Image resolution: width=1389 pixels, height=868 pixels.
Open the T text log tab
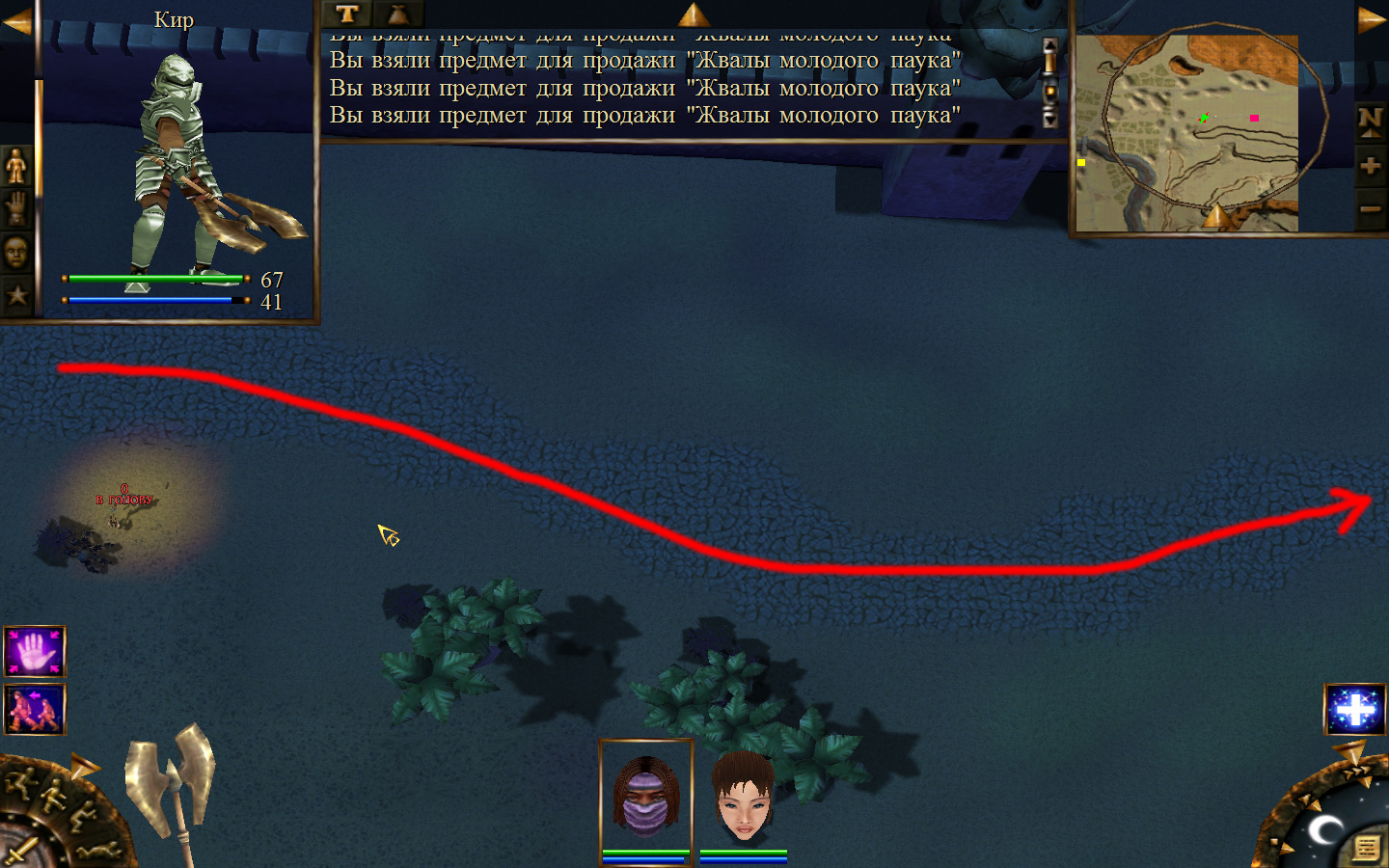pos(347,14)
